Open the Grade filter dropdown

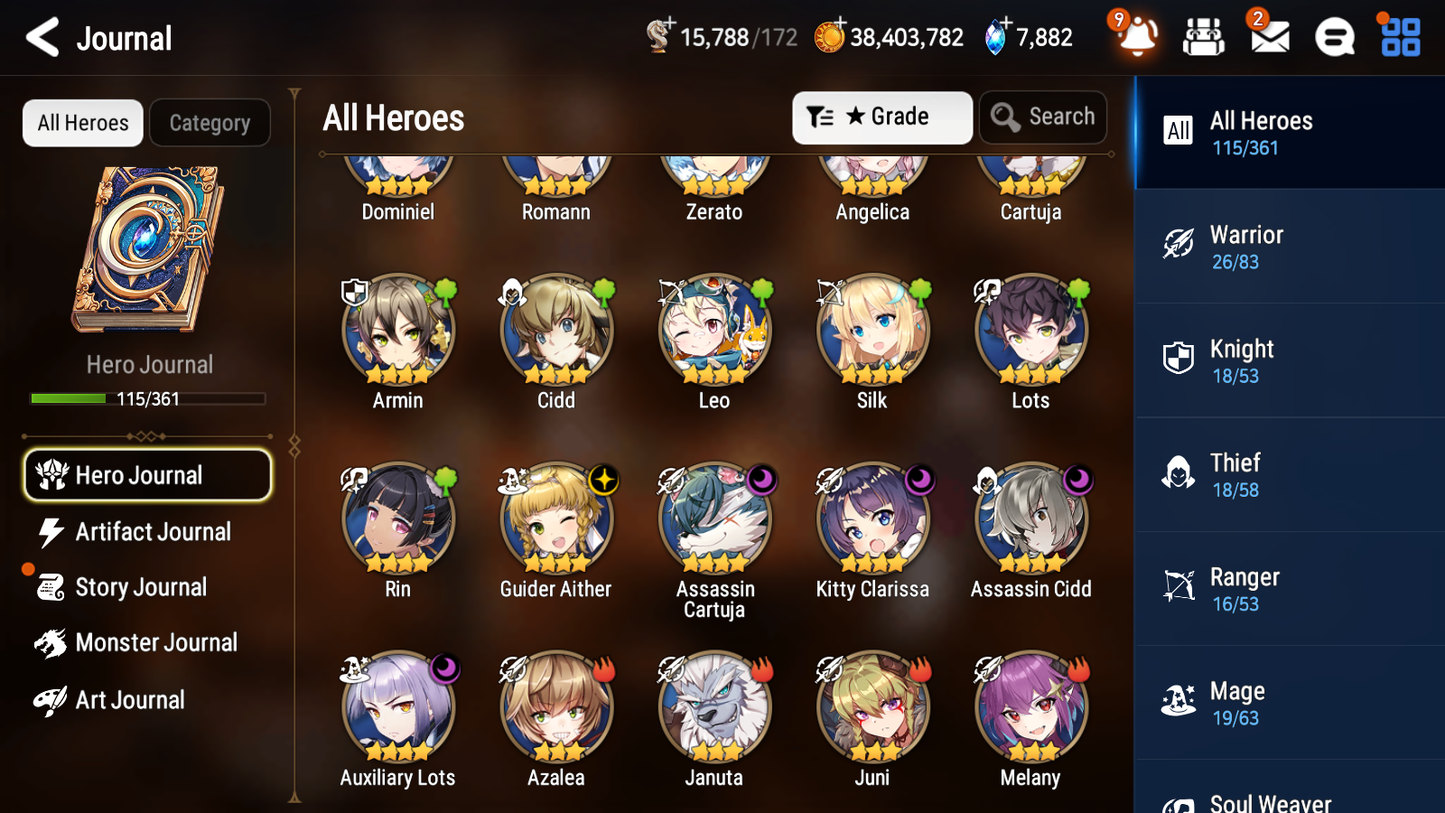[881, 117]
